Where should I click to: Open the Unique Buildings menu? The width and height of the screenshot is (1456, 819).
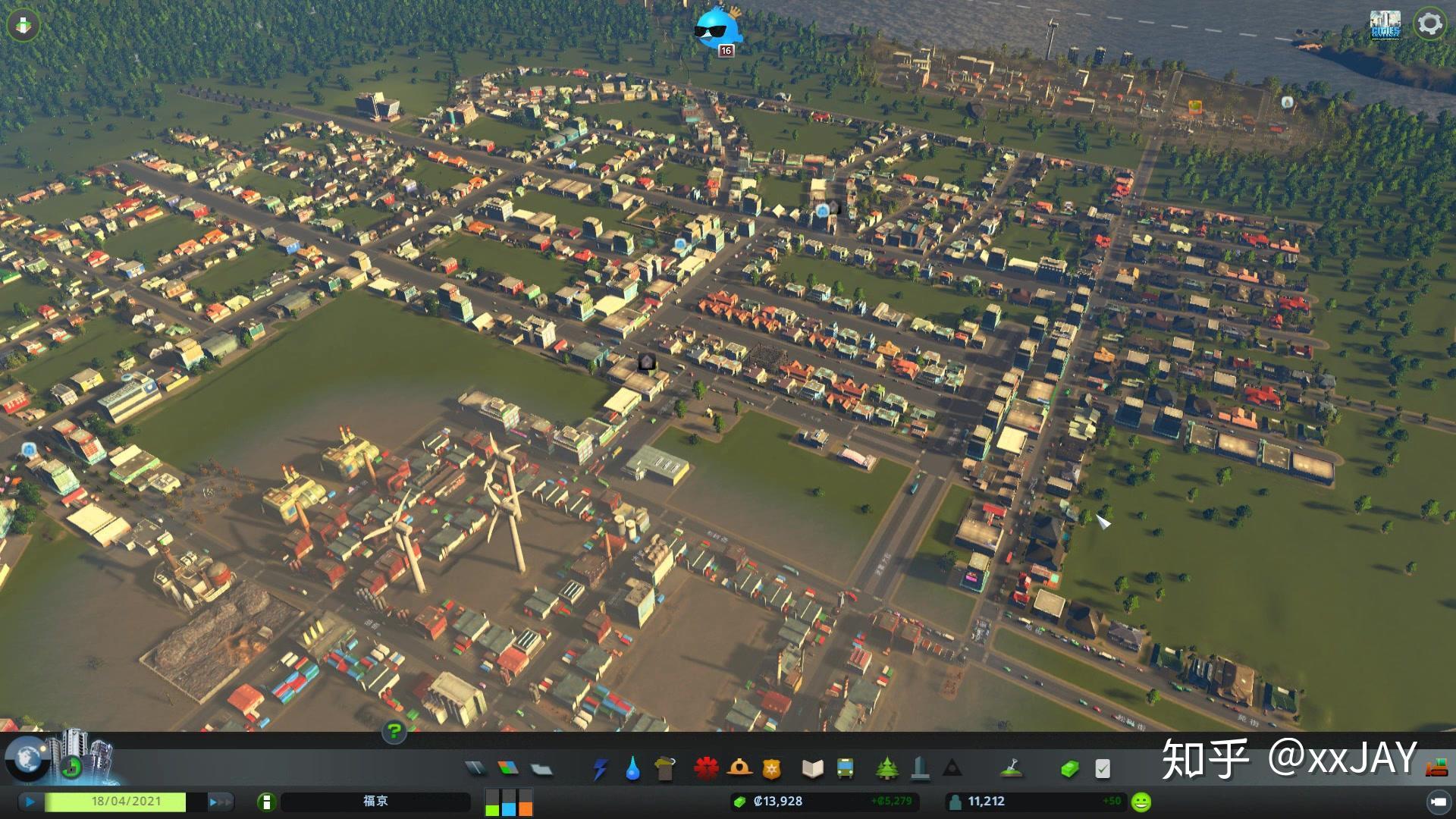coord(920,769)
